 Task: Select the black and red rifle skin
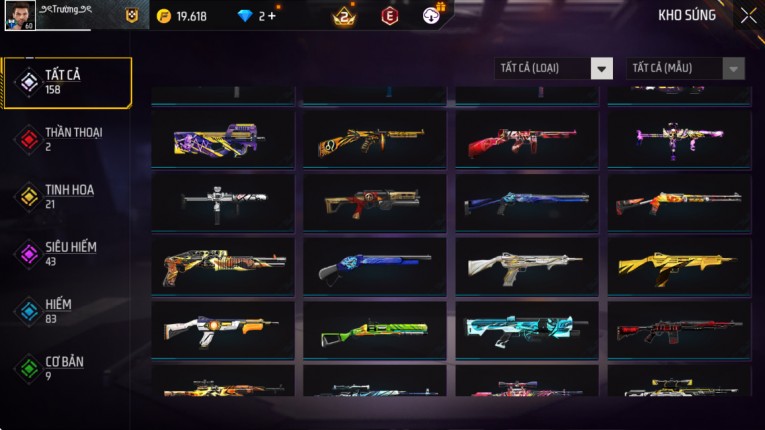tap(679, 330)
